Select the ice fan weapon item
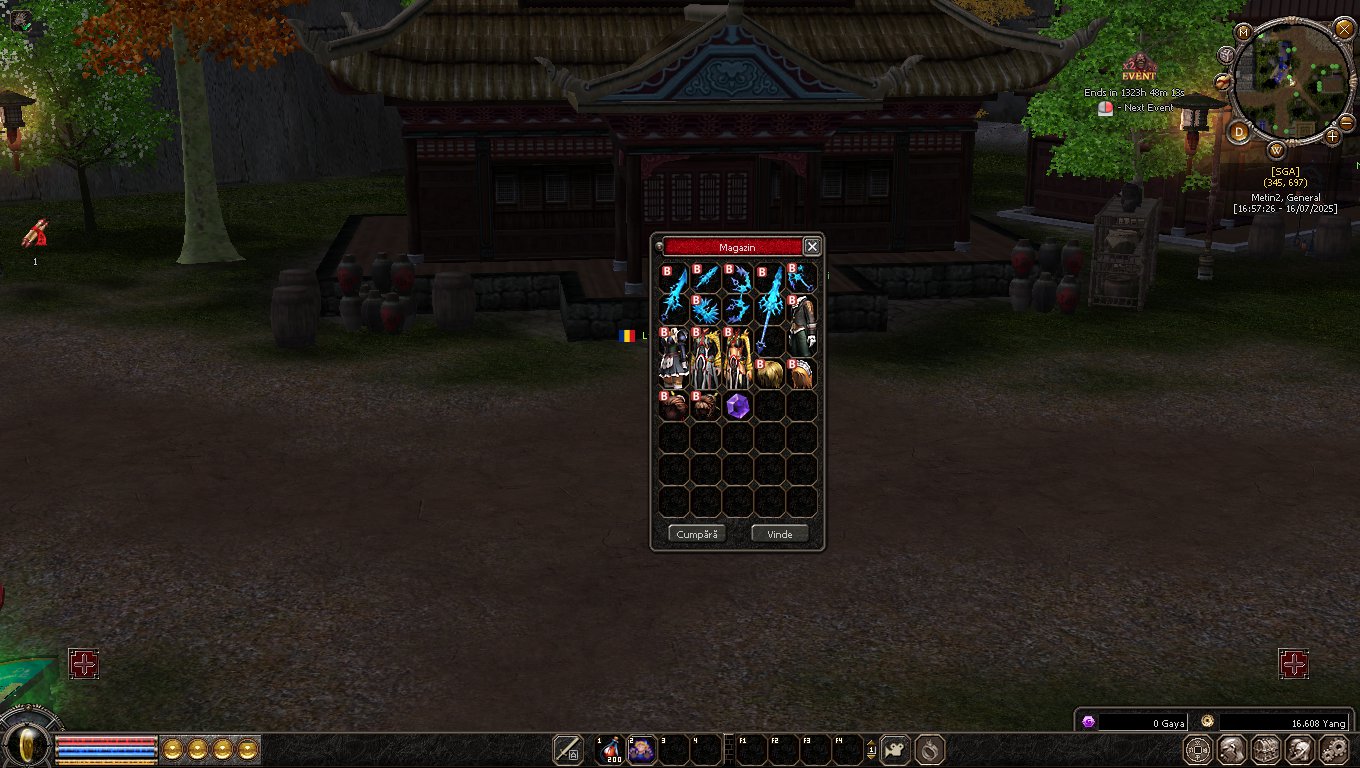Screen dimensions: 1360x768 coord(706,309)
